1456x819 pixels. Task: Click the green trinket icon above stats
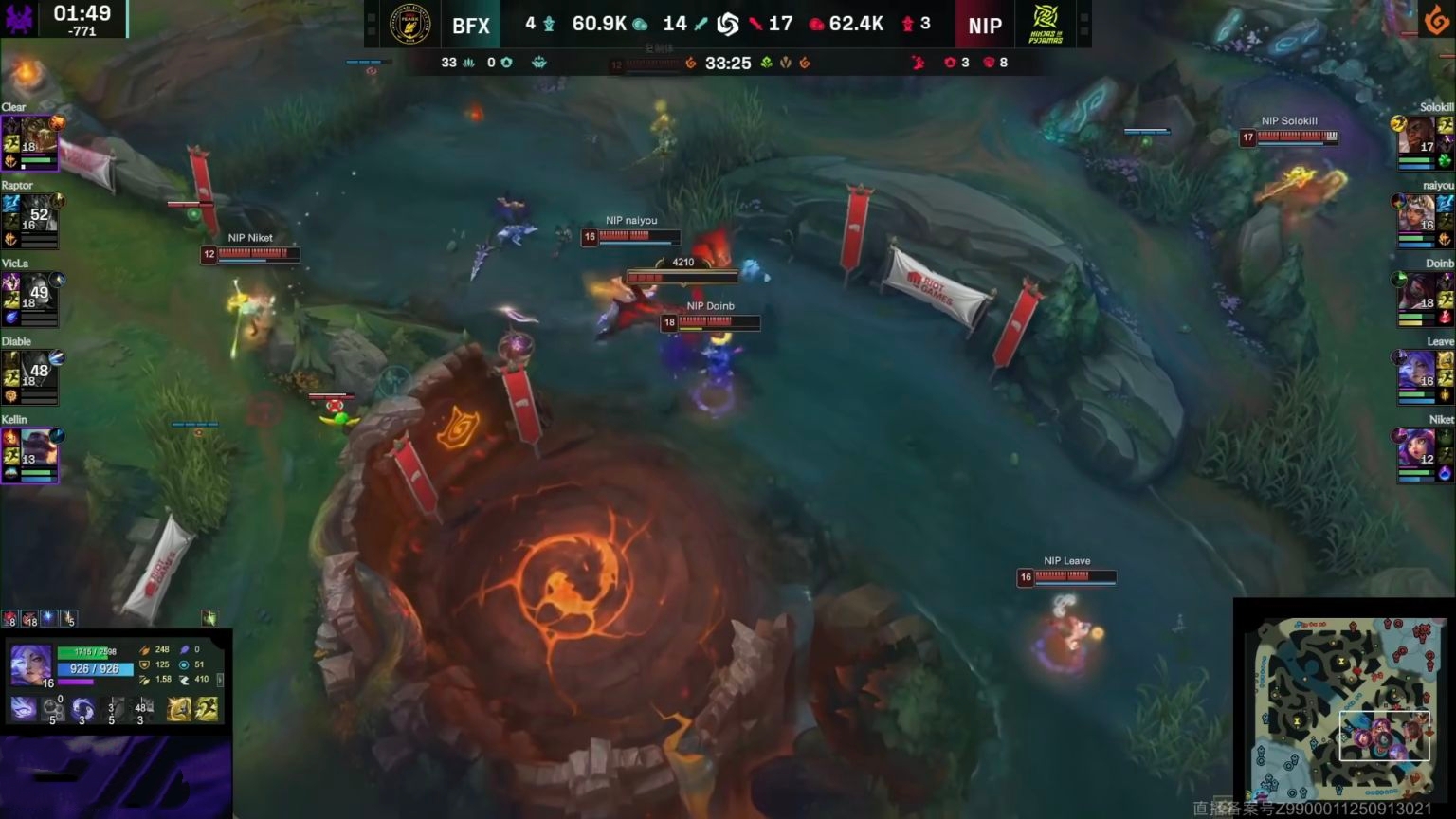[209, 619]
